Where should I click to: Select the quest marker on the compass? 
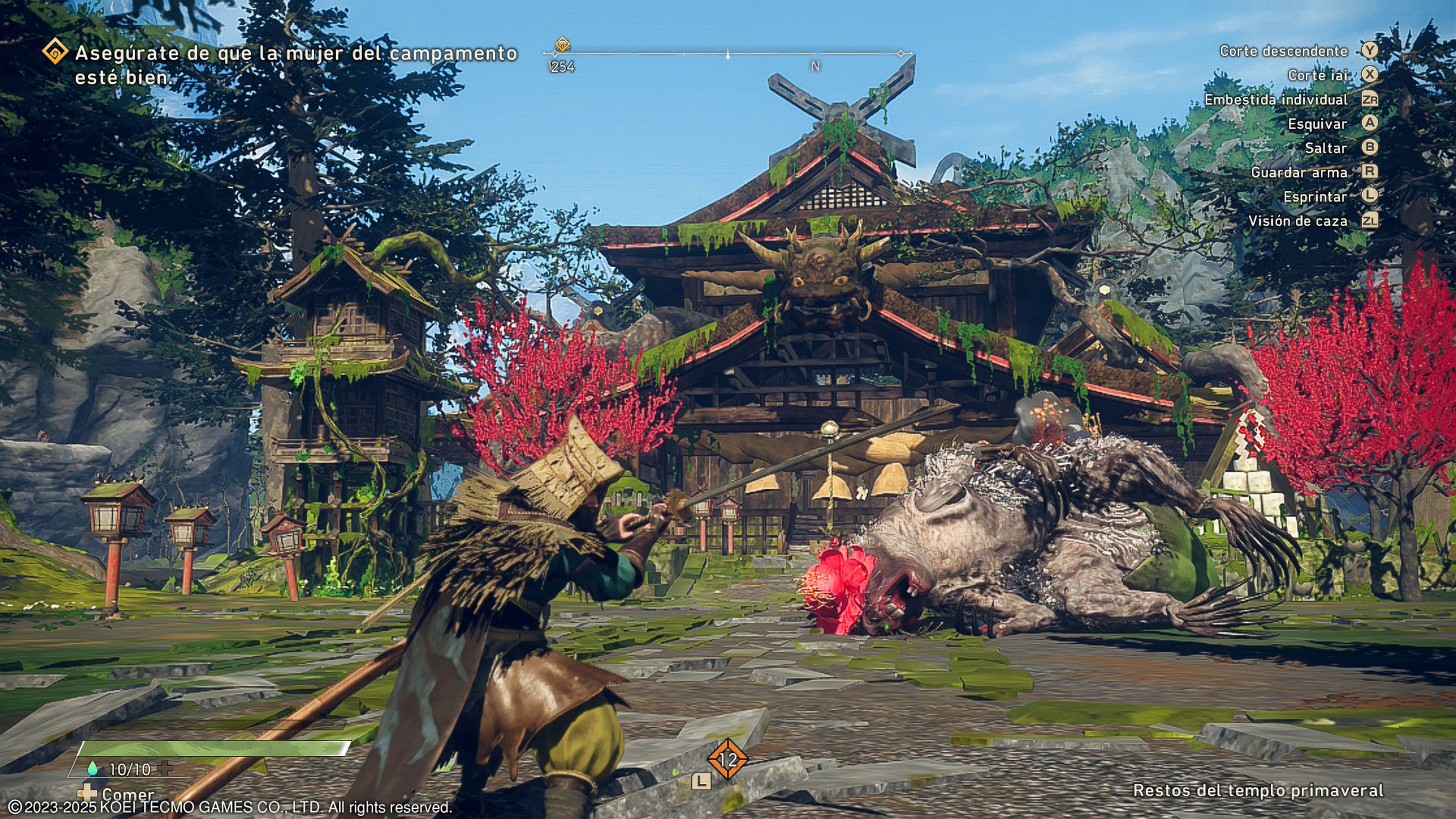point(562,44)
